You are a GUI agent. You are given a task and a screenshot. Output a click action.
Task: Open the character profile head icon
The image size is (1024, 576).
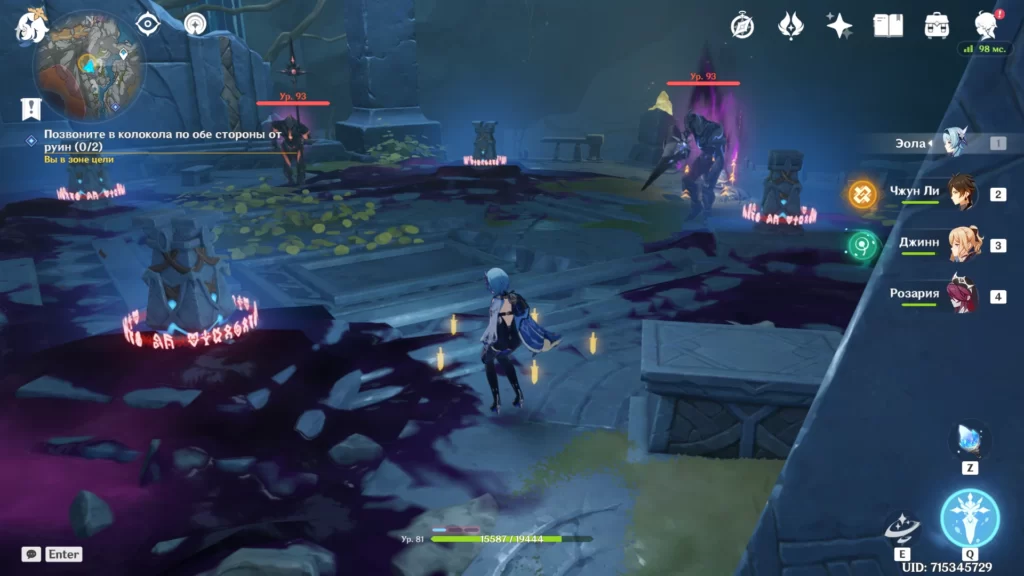986,26
